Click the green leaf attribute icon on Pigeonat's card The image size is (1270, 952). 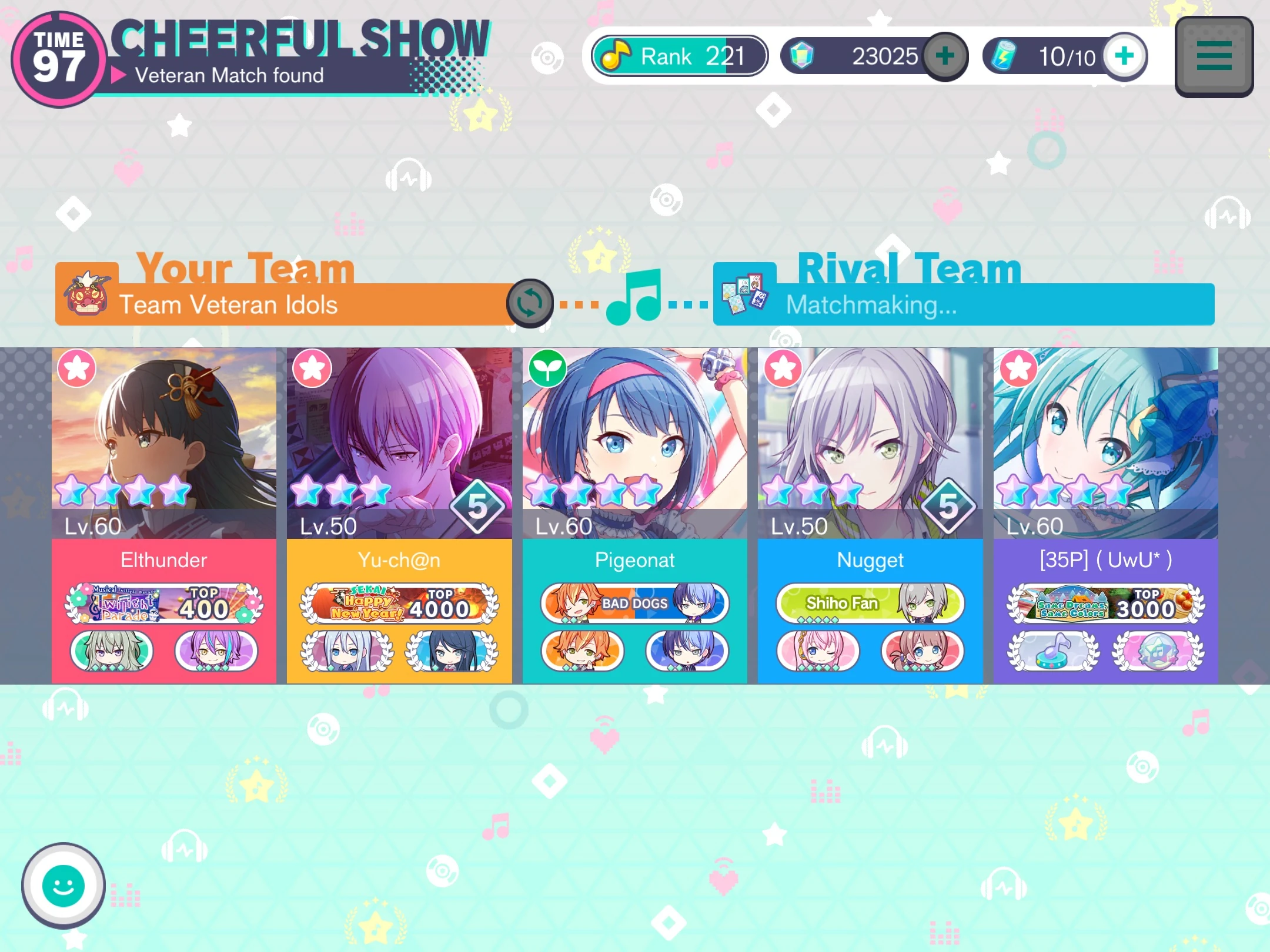[x=547, y=368]
